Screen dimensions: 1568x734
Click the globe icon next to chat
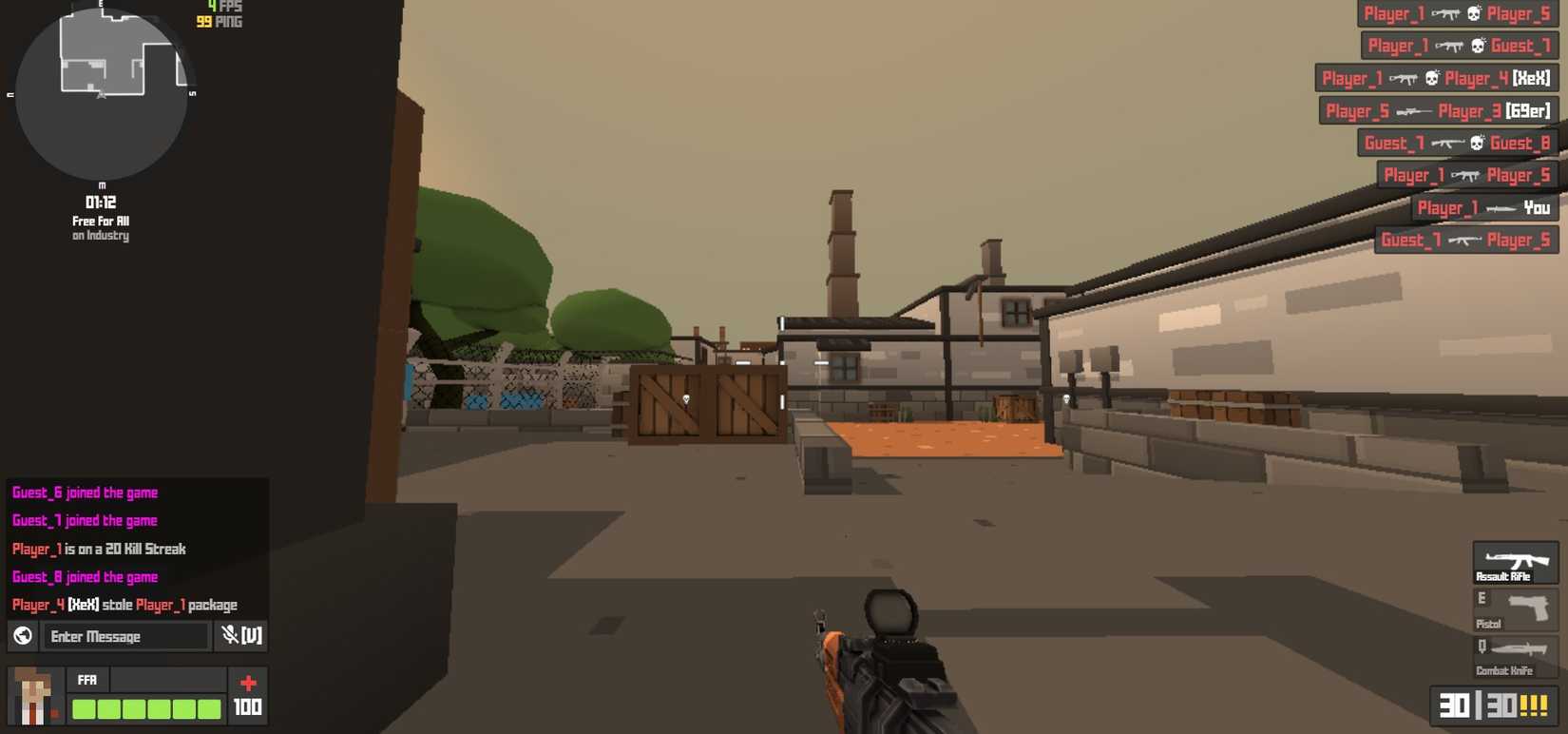click(21, 636)
